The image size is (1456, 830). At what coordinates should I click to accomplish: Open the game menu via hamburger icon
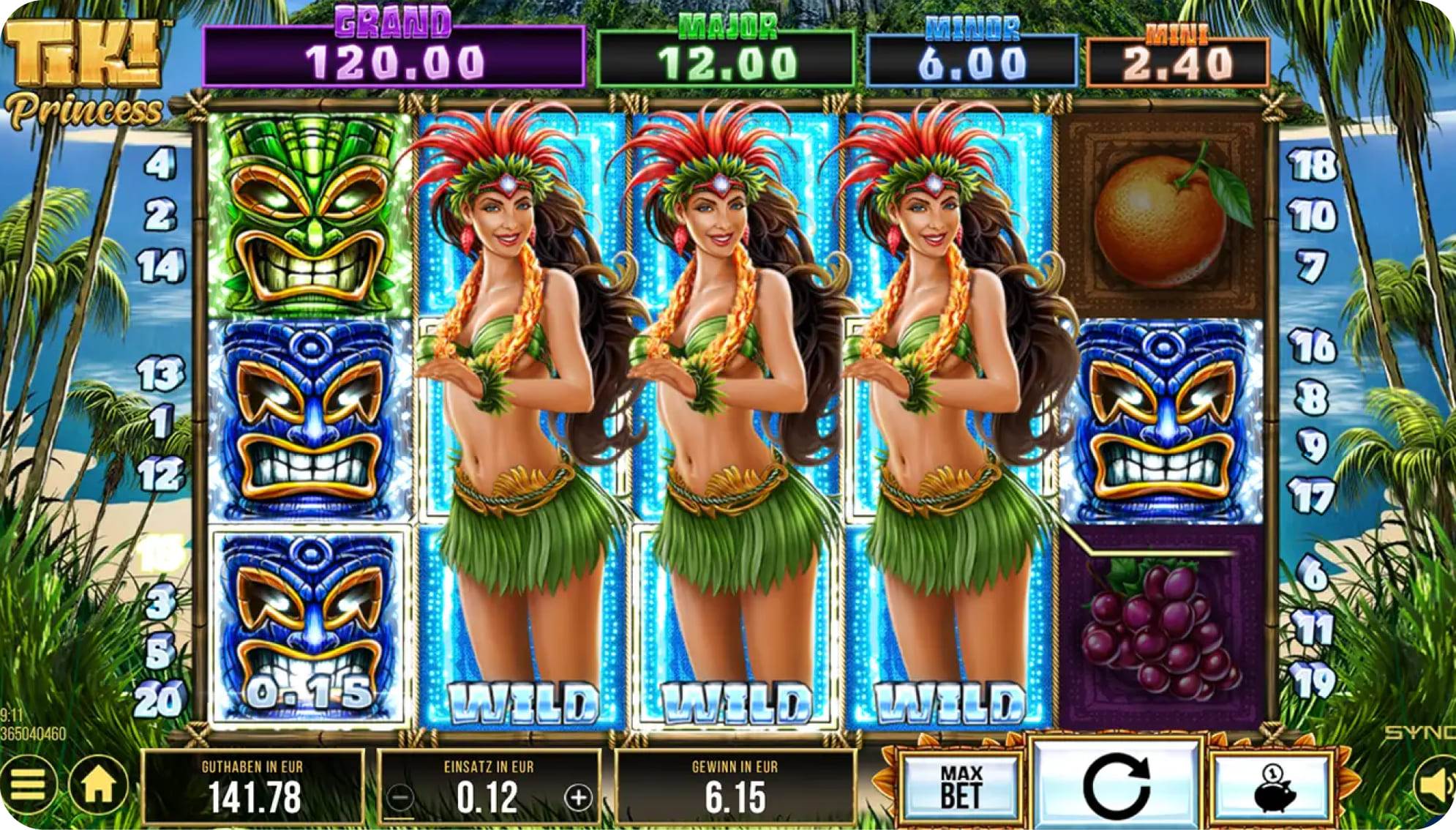point(29,782)
